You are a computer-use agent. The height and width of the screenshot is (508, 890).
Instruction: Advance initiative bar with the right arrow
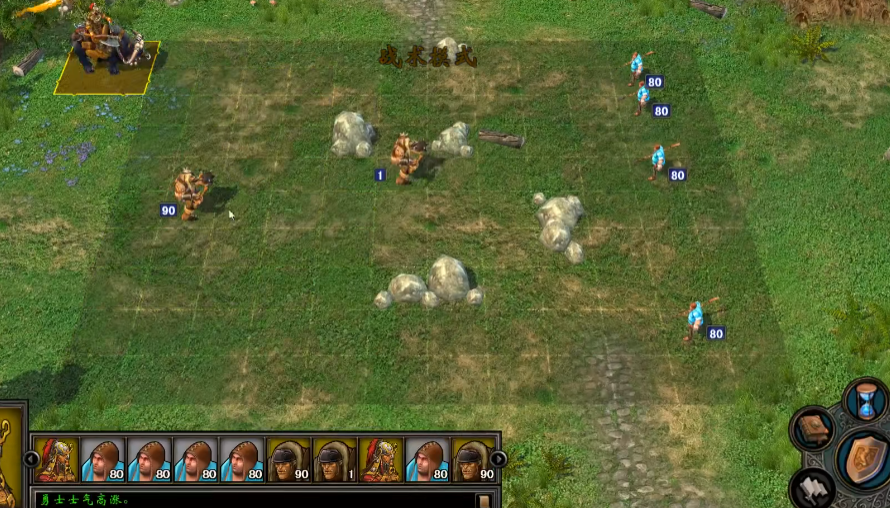point(498,459)
